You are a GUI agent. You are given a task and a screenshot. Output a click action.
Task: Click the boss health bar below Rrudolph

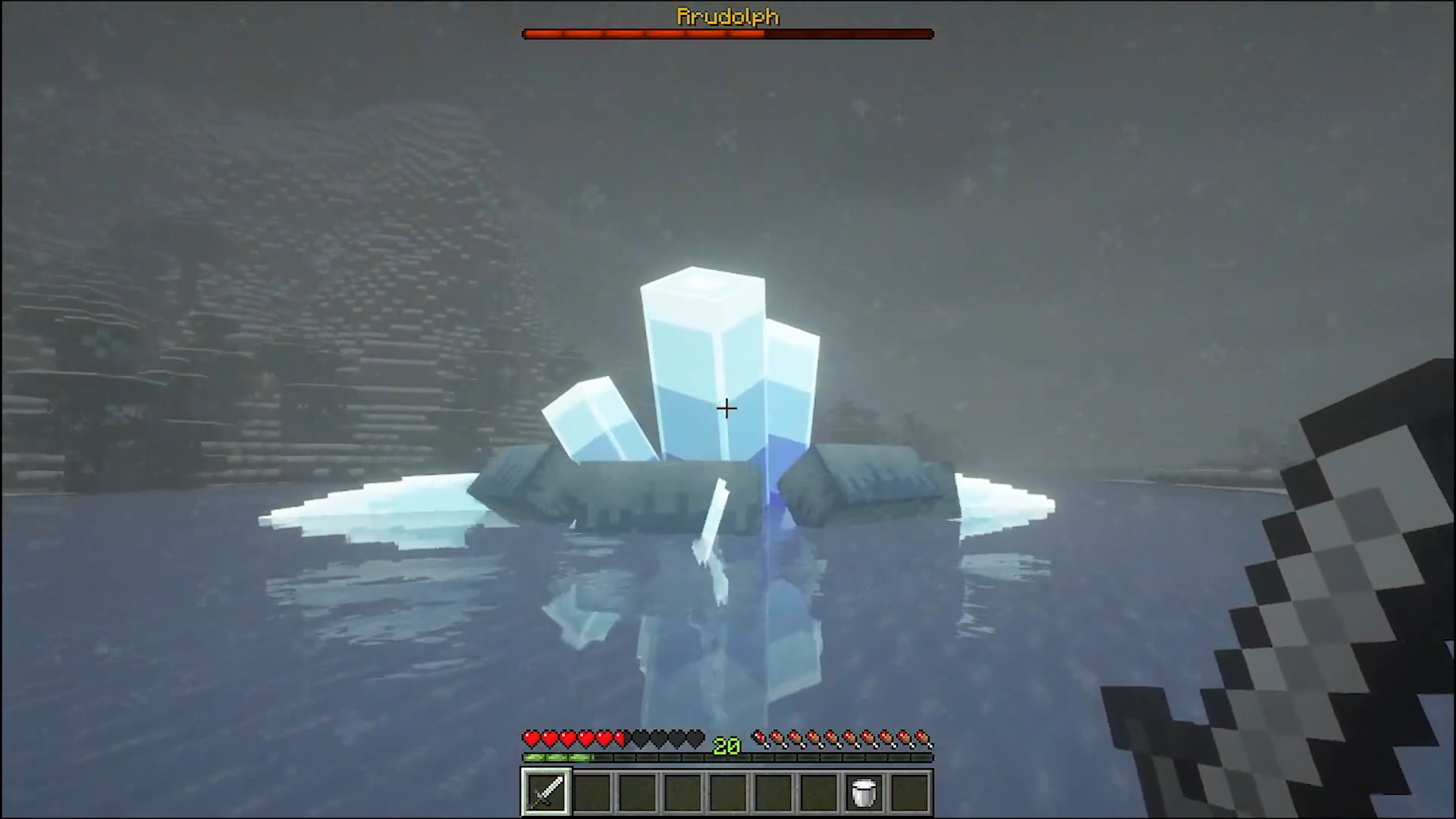coord(726,33)
